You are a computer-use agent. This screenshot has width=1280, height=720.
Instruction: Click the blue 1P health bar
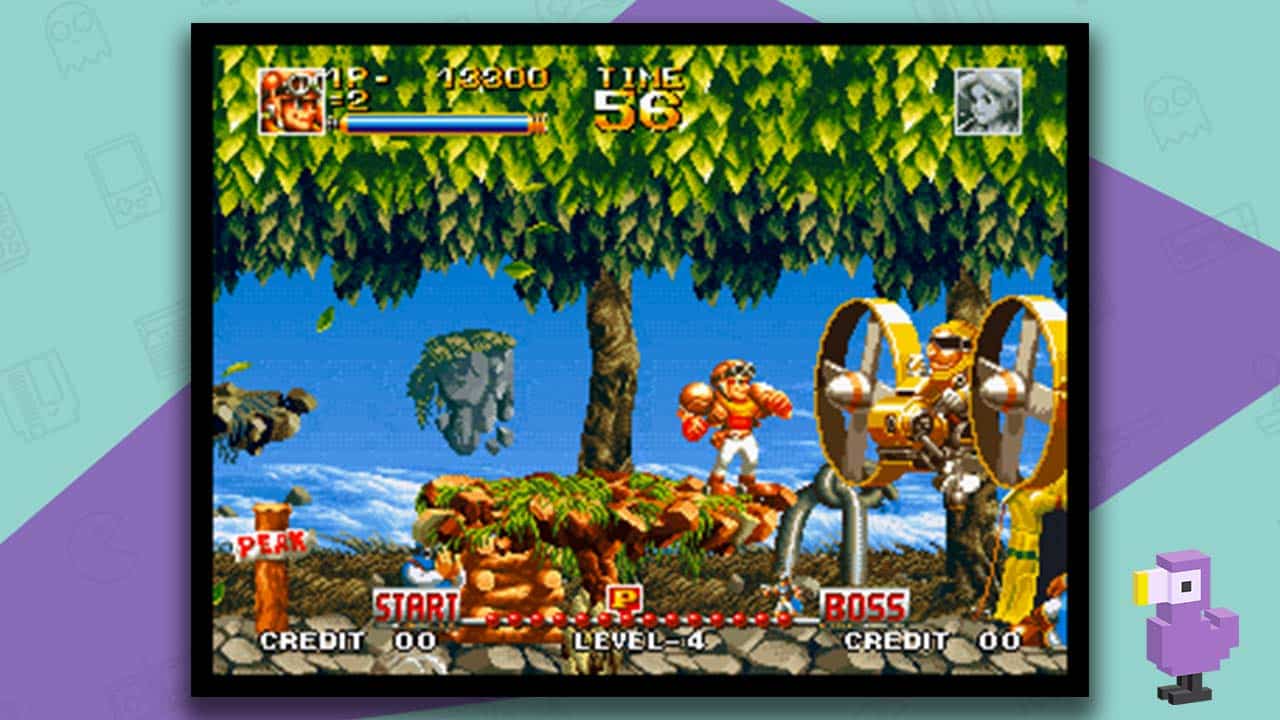point(435,123)
